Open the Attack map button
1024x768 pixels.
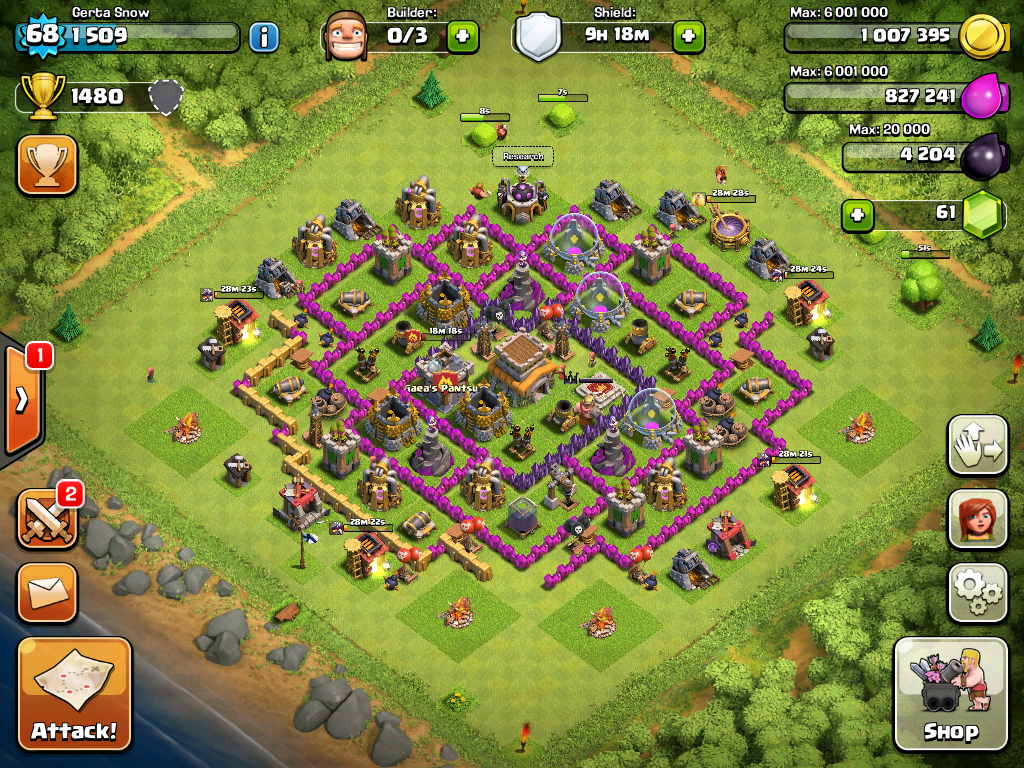[x=74, y=694]
